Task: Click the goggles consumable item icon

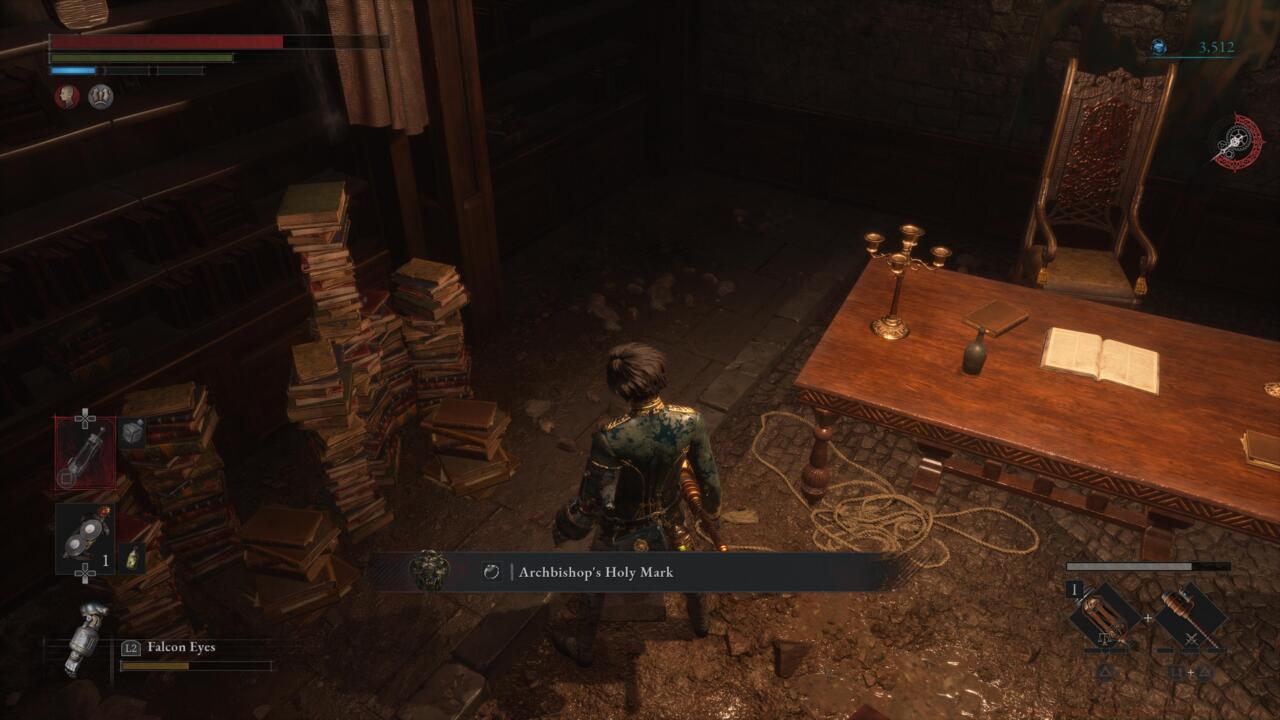Action: click(x=85, y=531)
